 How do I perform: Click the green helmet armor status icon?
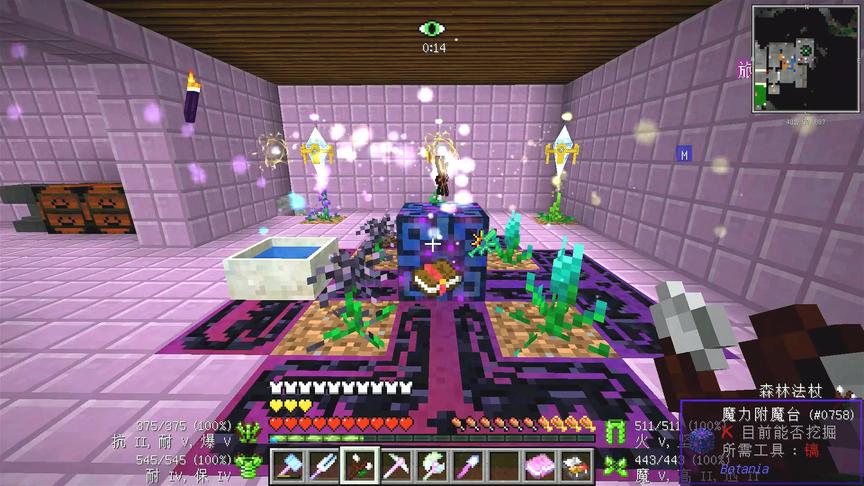click(249, 431)
